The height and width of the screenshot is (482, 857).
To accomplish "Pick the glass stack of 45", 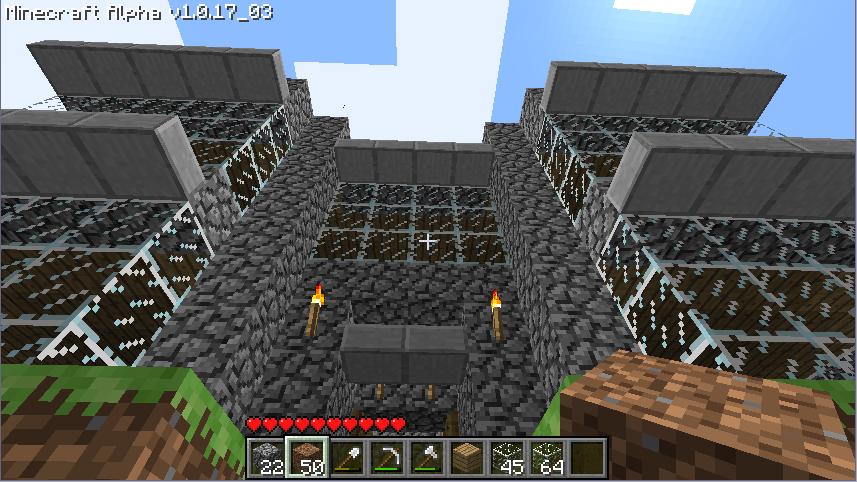I will point(506,458).
